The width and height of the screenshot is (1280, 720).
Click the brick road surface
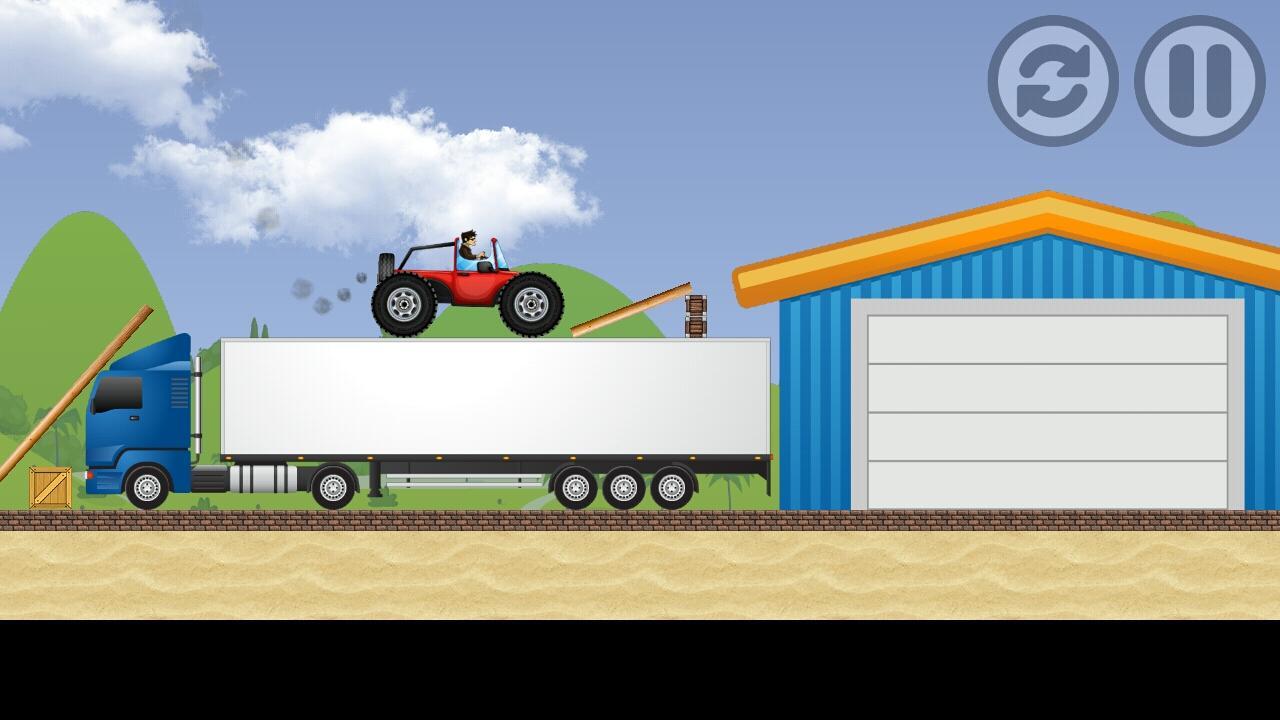tap(400, 518)
